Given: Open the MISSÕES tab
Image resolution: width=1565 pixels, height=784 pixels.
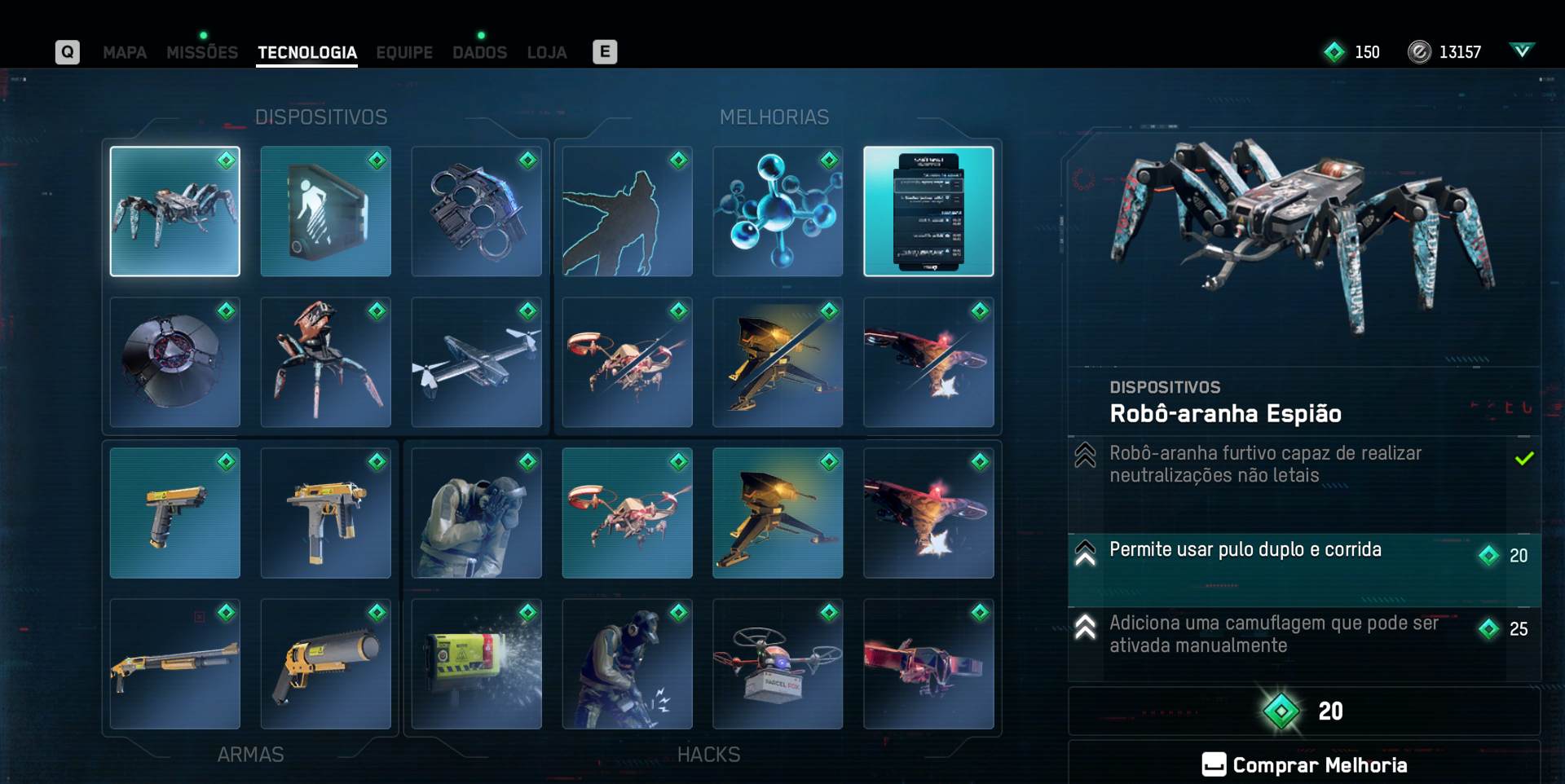Looking at the screenshot, I should [x=202, y=53].
